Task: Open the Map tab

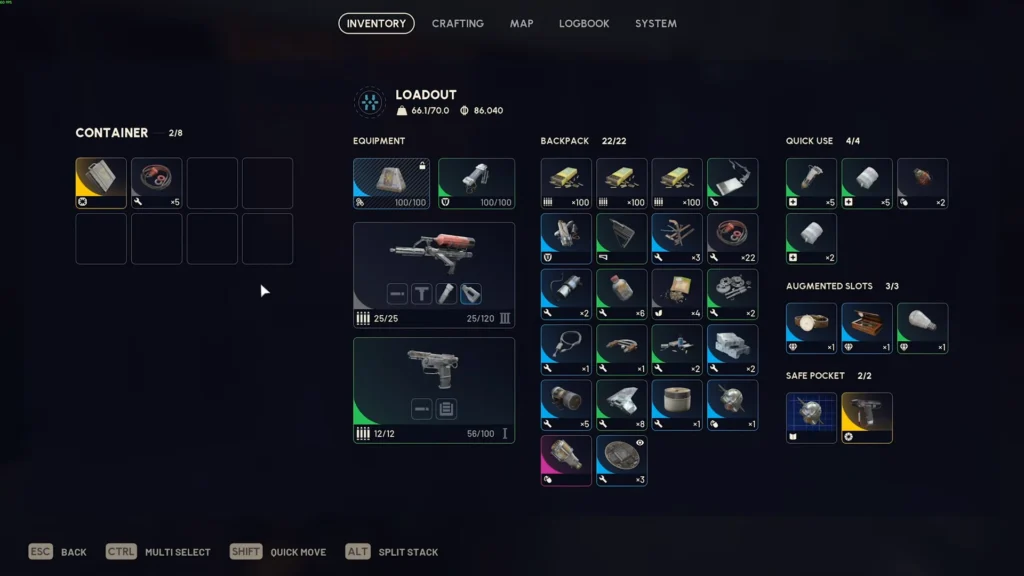Action: (521, 23)
